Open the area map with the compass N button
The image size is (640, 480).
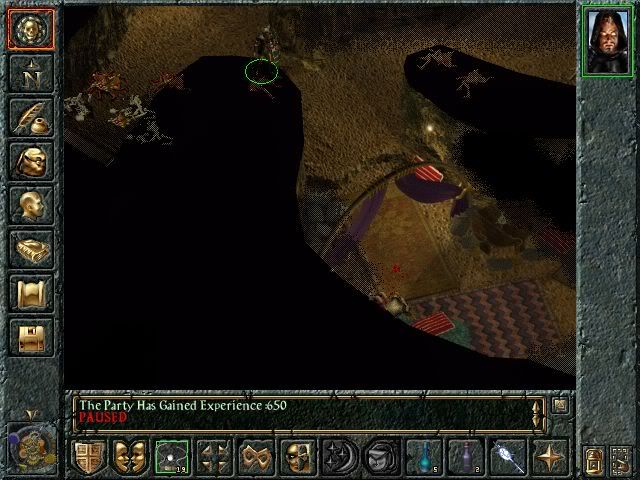pos(31,73)
